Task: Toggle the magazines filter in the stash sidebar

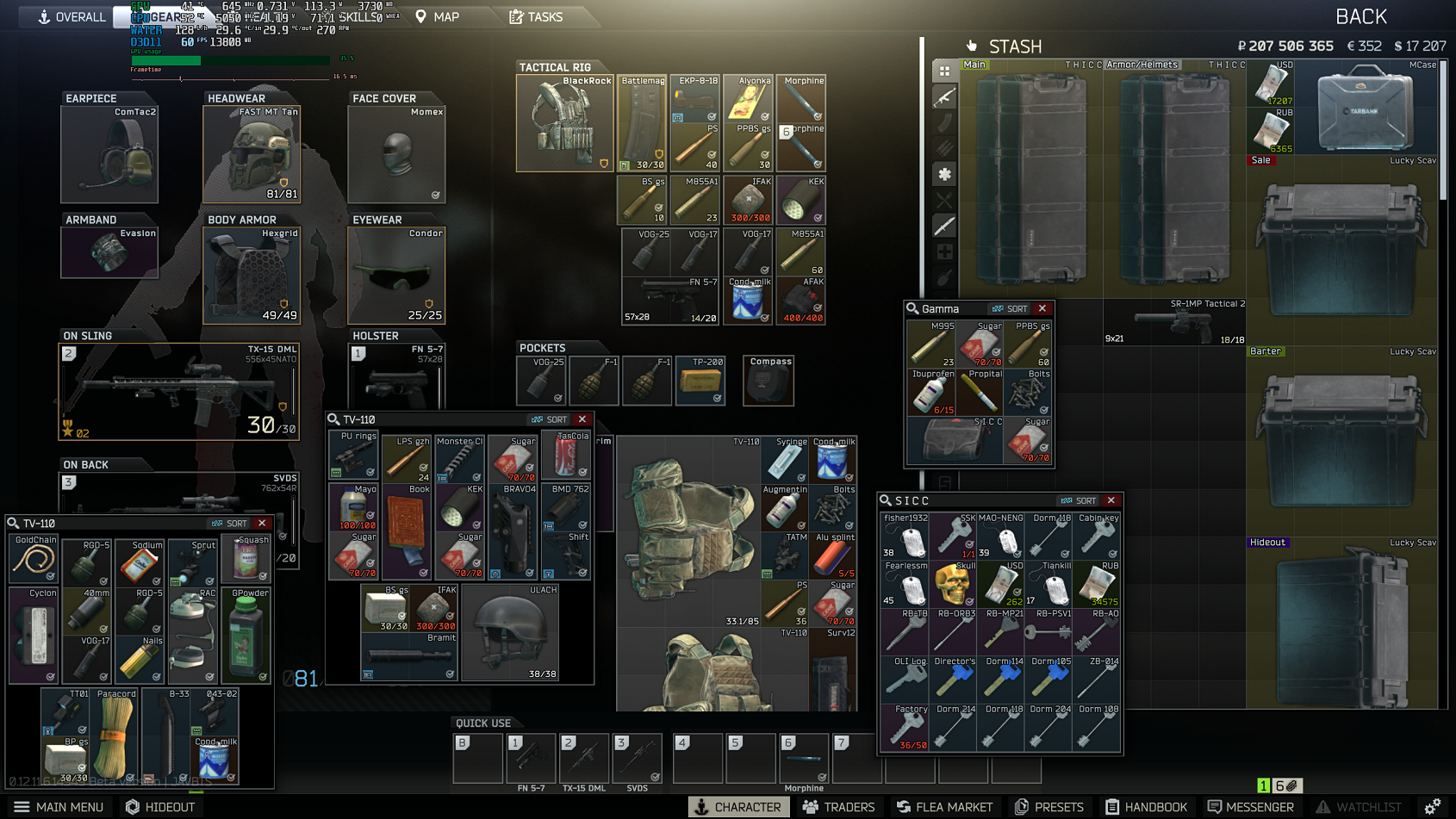Action: click(x=944, y=122)
